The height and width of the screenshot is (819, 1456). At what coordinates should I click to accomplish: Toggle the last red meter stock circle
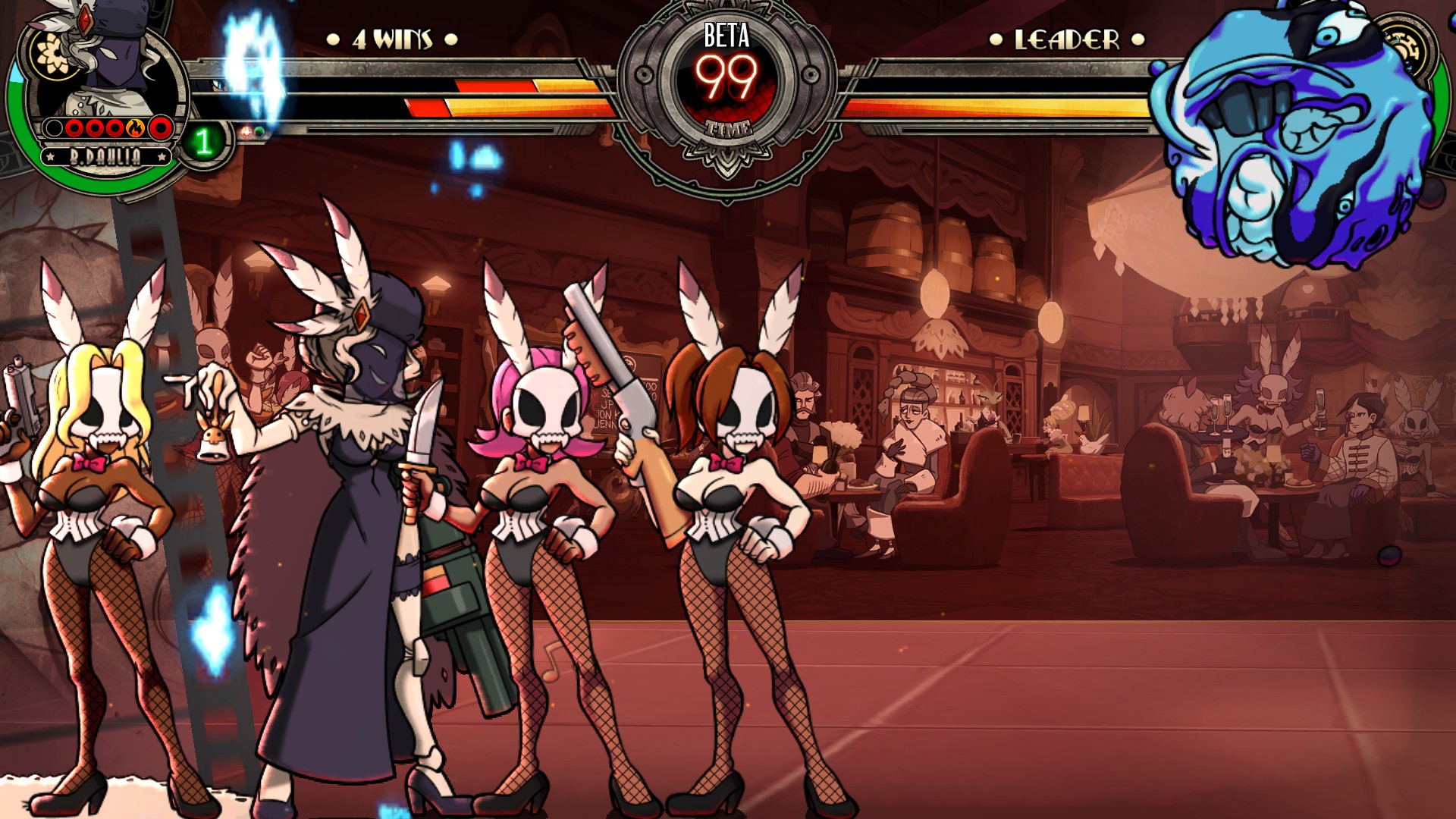[160, 129]
